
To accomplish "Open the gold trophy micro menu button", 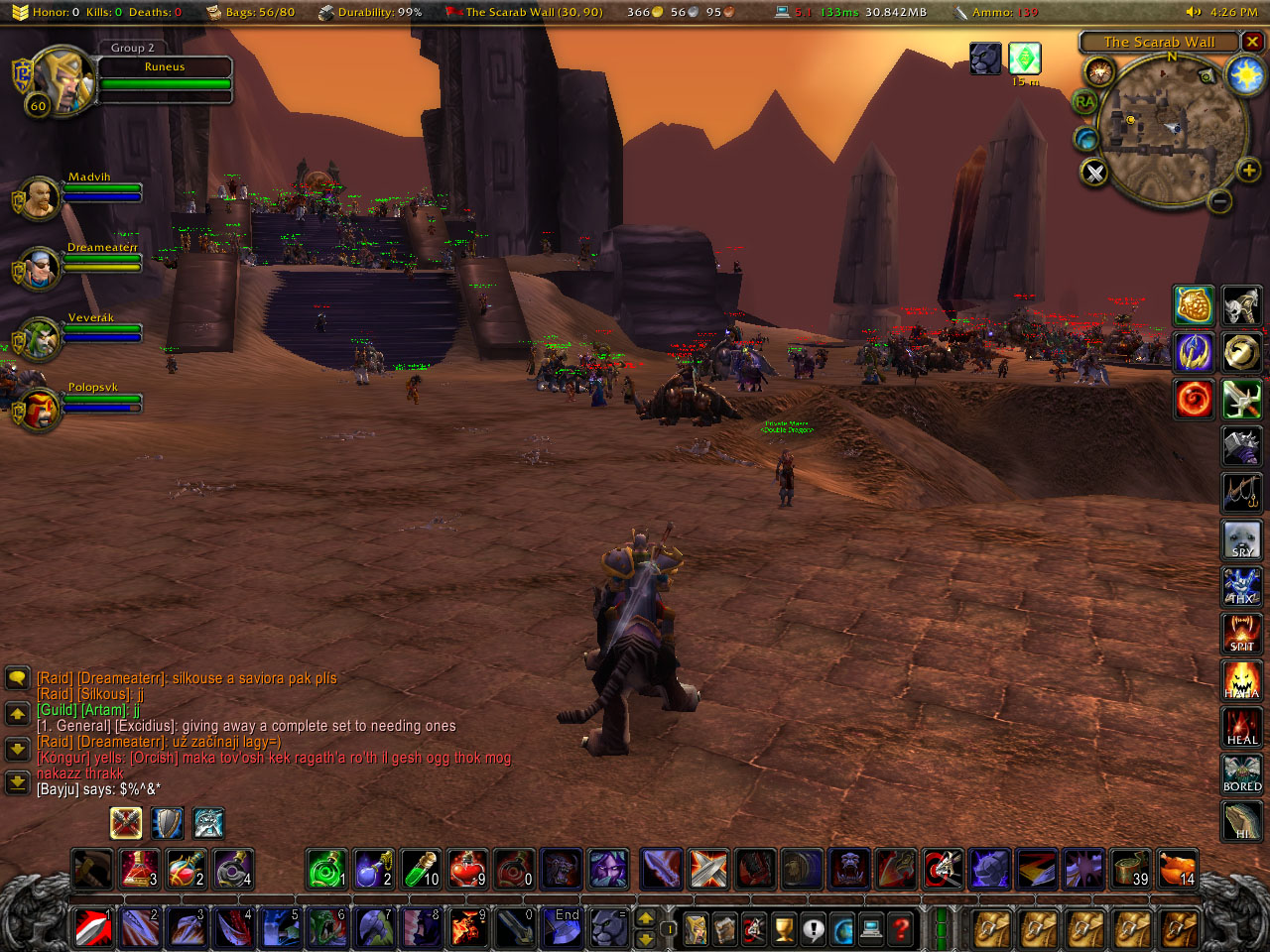I will pyautogui.click(x=784, y=929).
